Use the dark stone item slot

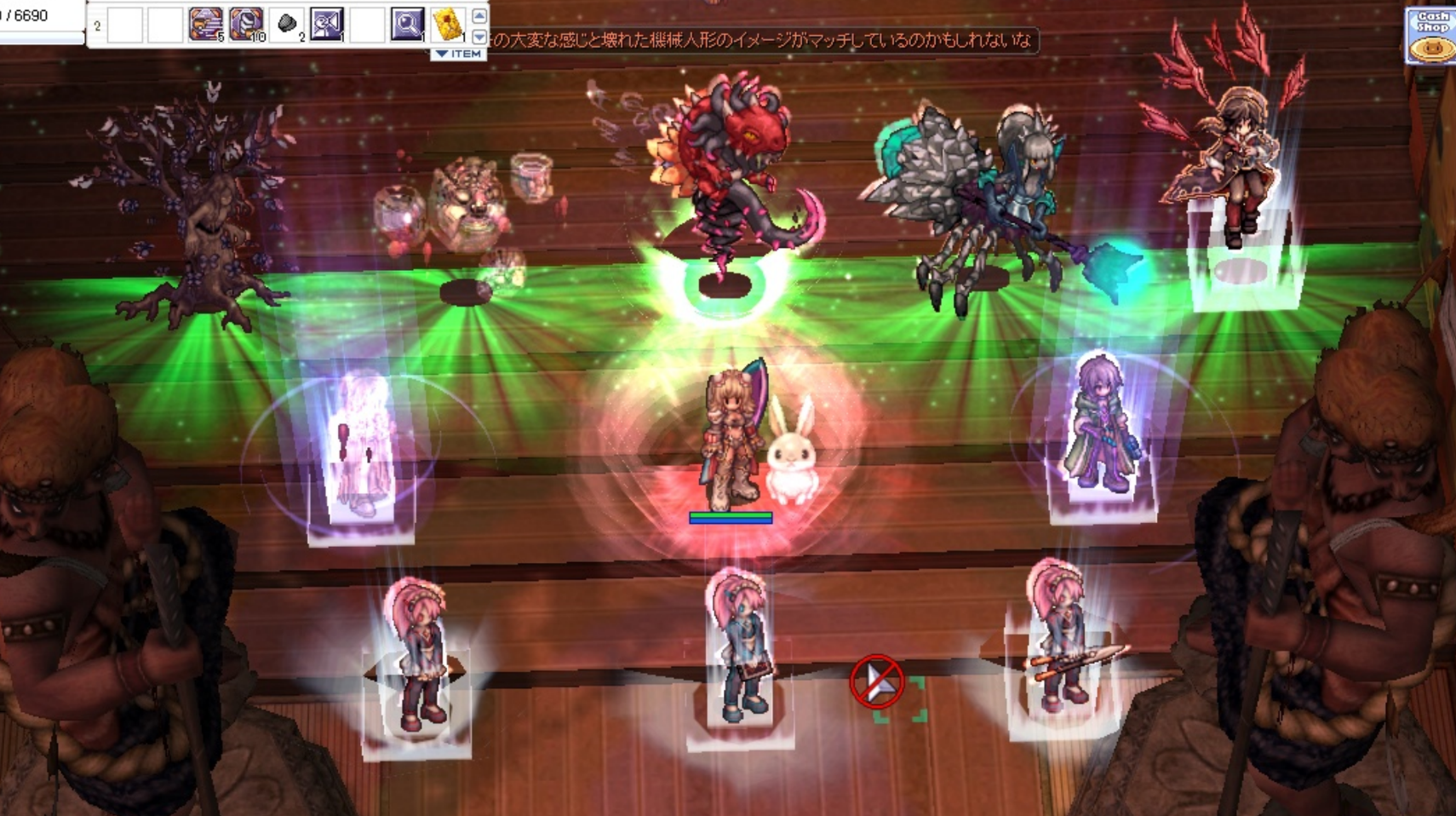coord(288,24)
